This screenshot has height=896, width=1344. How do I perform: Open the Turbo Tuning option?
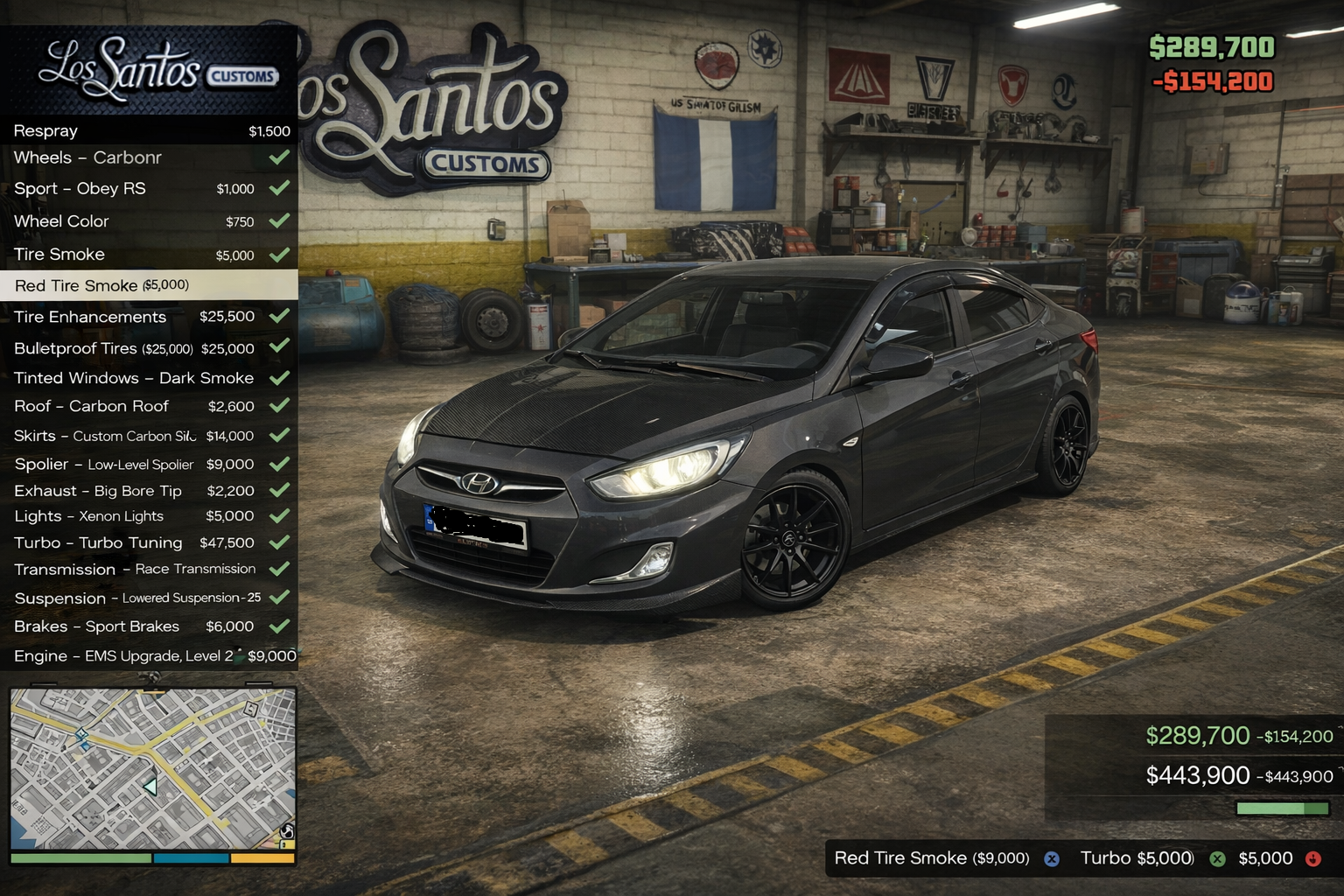tap(149, 542)
